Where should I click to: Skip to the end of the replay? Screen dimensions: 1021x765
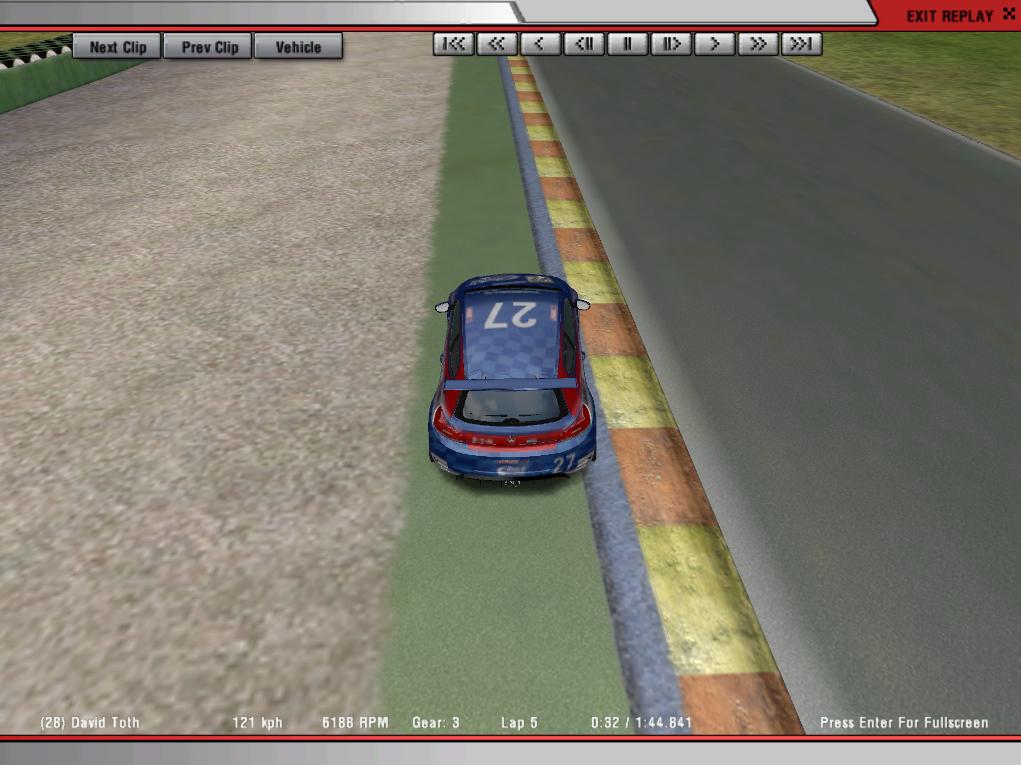coord(802,44)
